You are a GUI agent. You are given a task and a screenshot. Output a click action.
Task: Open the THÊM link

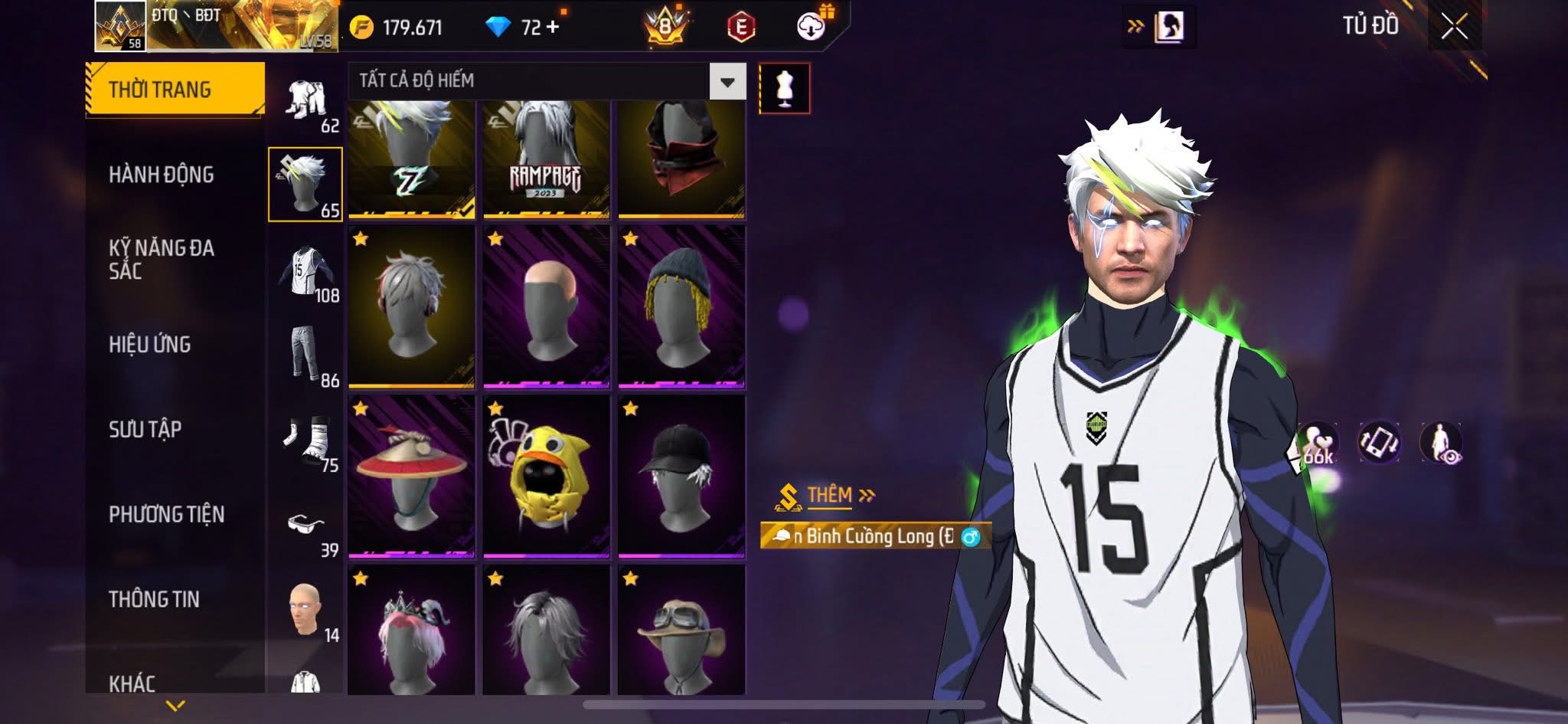click(x=831, y=495)
